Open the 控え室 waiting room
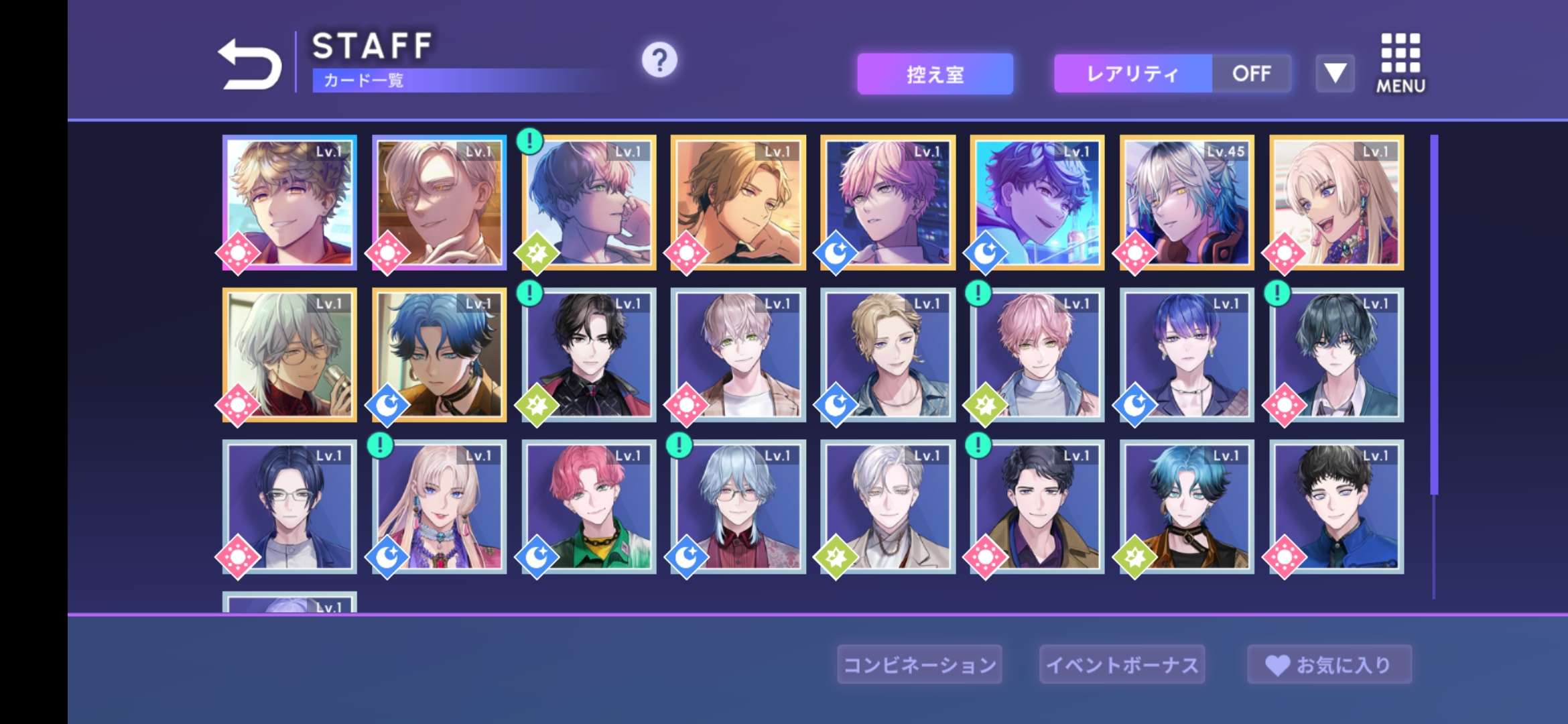Image resolution: width=1568 pixels, height=724 pixels. [935, 74]
